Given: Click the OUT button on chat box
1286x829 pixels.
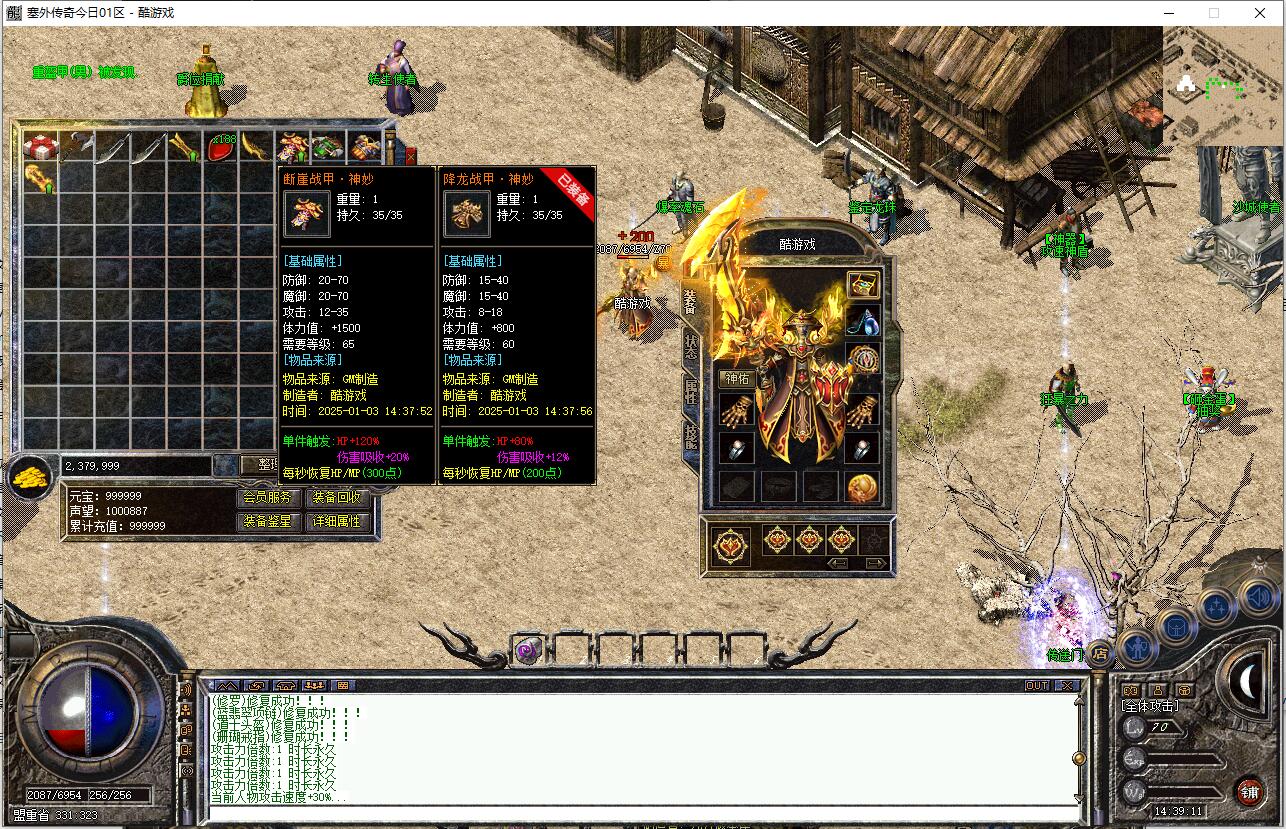Looking at the screenshot, I should pos(1037,685).
